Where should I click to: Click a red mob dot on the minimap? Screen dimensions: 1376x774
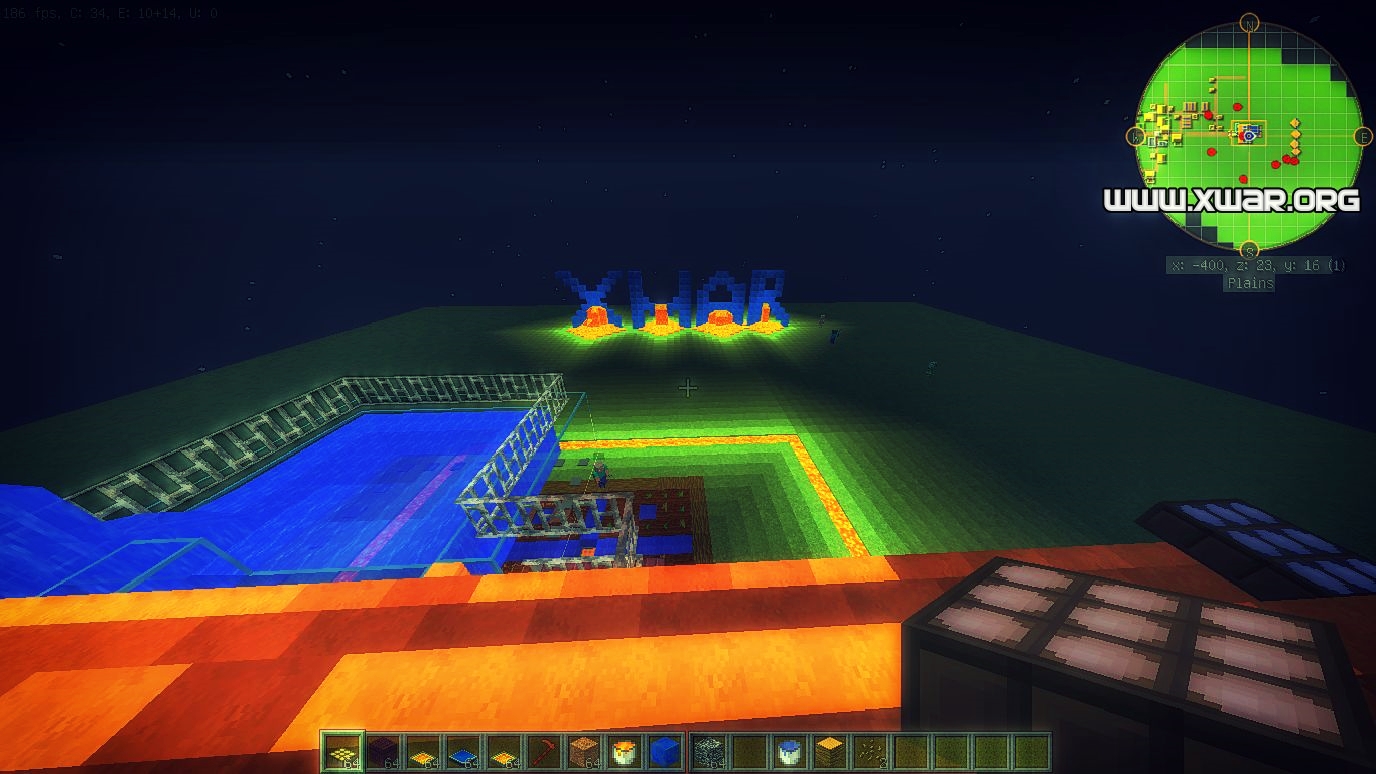(x=1236, y=105)
